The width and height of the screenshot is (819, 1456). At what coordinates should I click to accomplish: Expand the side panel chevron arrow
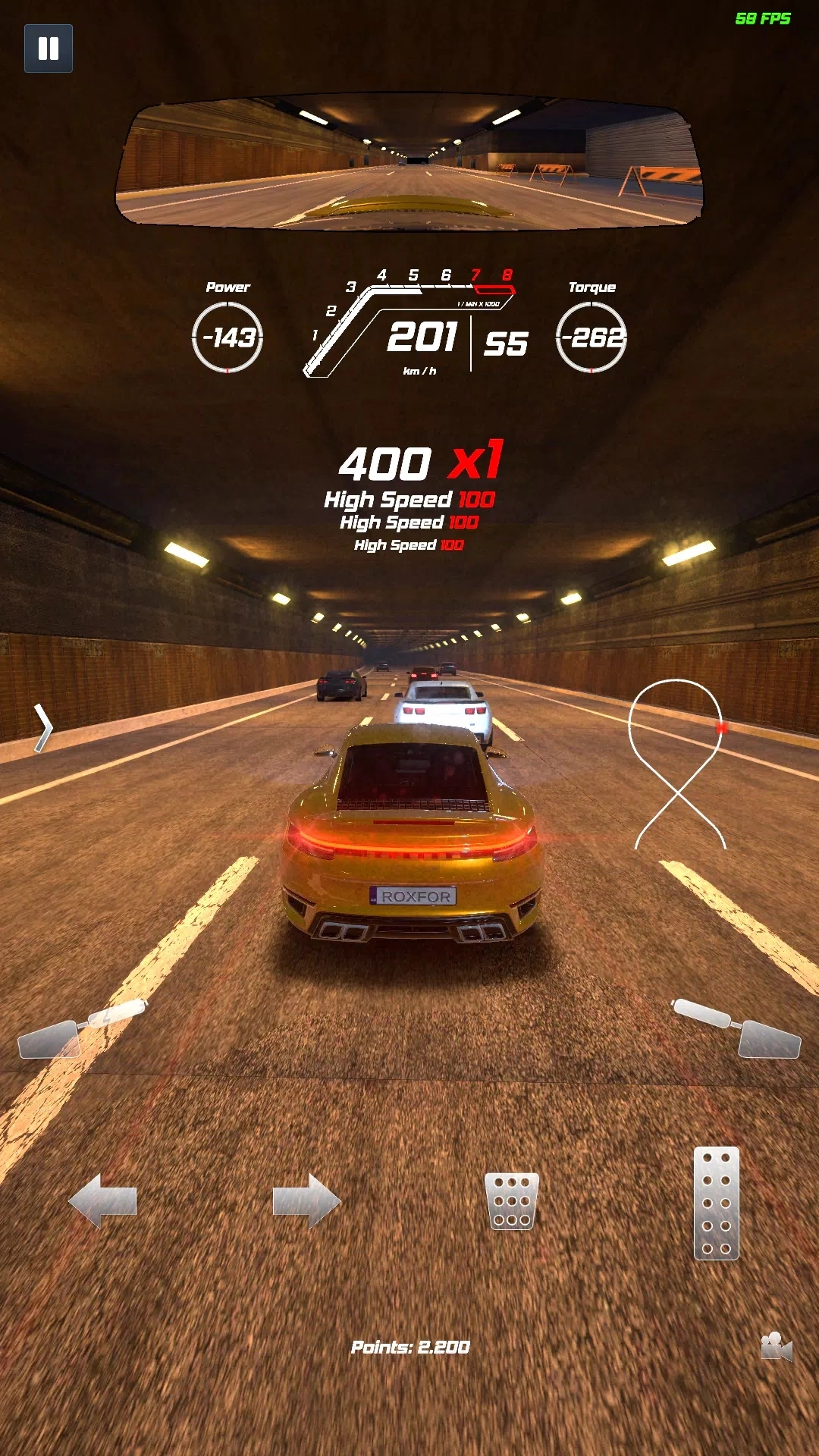[43, 728]
